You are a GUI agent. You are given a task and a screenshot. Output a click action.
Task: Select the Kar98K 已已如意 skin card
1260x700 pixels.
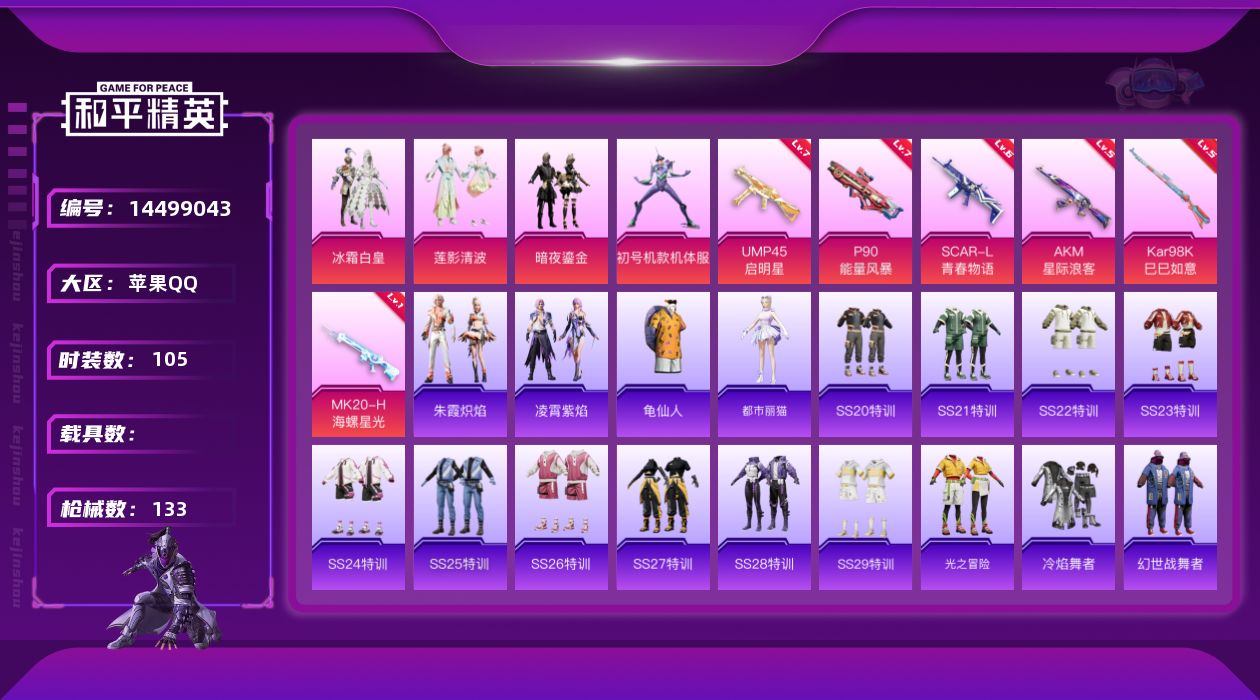[x=1170, y=210]
